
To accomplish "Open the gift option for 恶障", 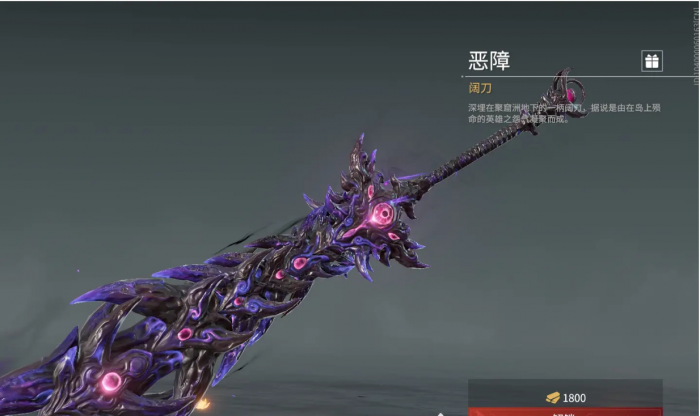I will [652, 61].
